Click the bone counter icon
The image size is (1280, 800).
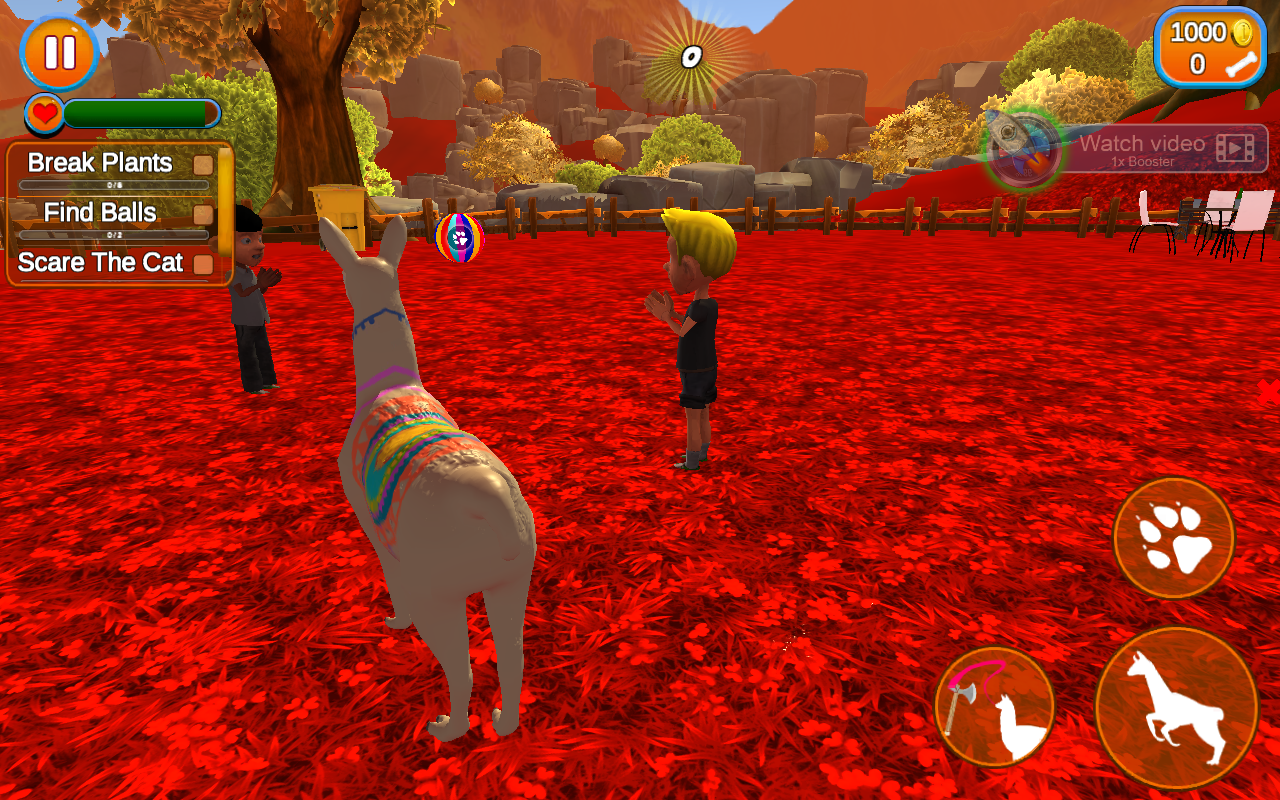(1243, 62)
